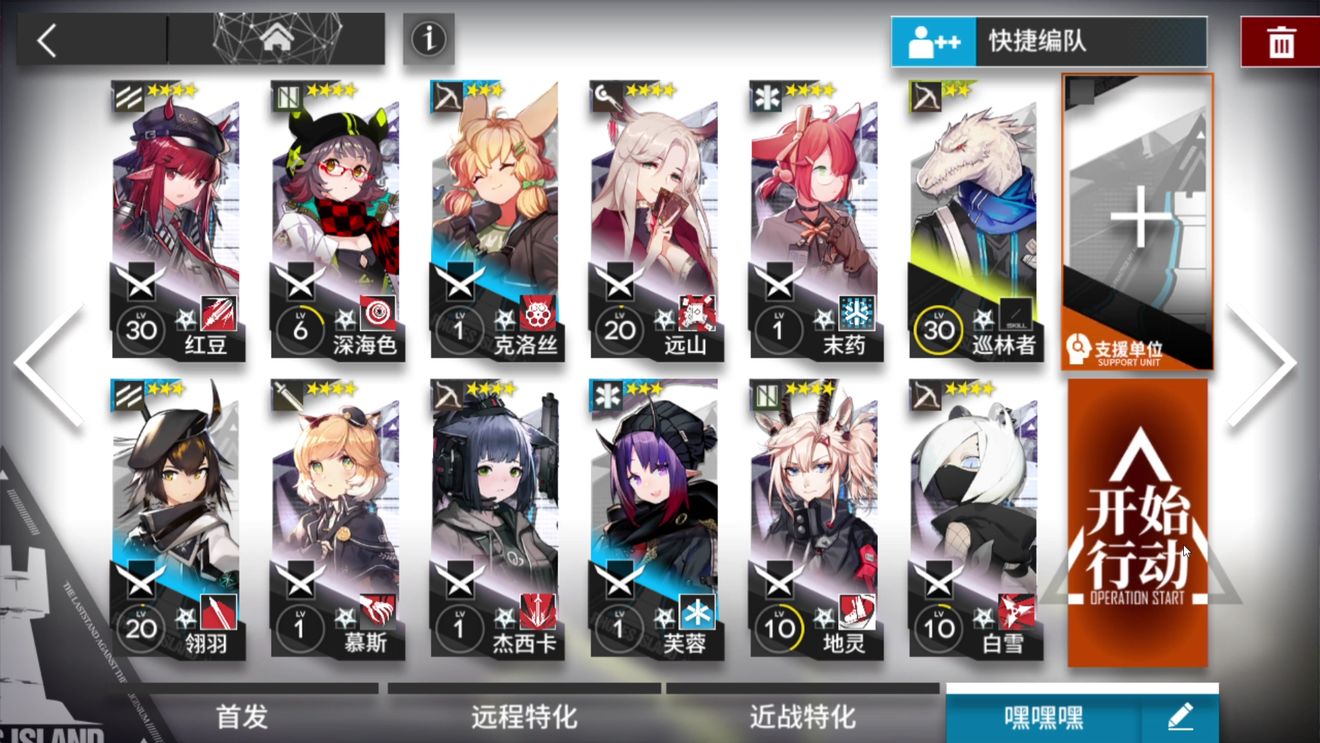Viewport: 1320px width, 743px height.
Task: Switch to the 首发 squad tab
Action: pyautogui.click(x=243, y=717)
